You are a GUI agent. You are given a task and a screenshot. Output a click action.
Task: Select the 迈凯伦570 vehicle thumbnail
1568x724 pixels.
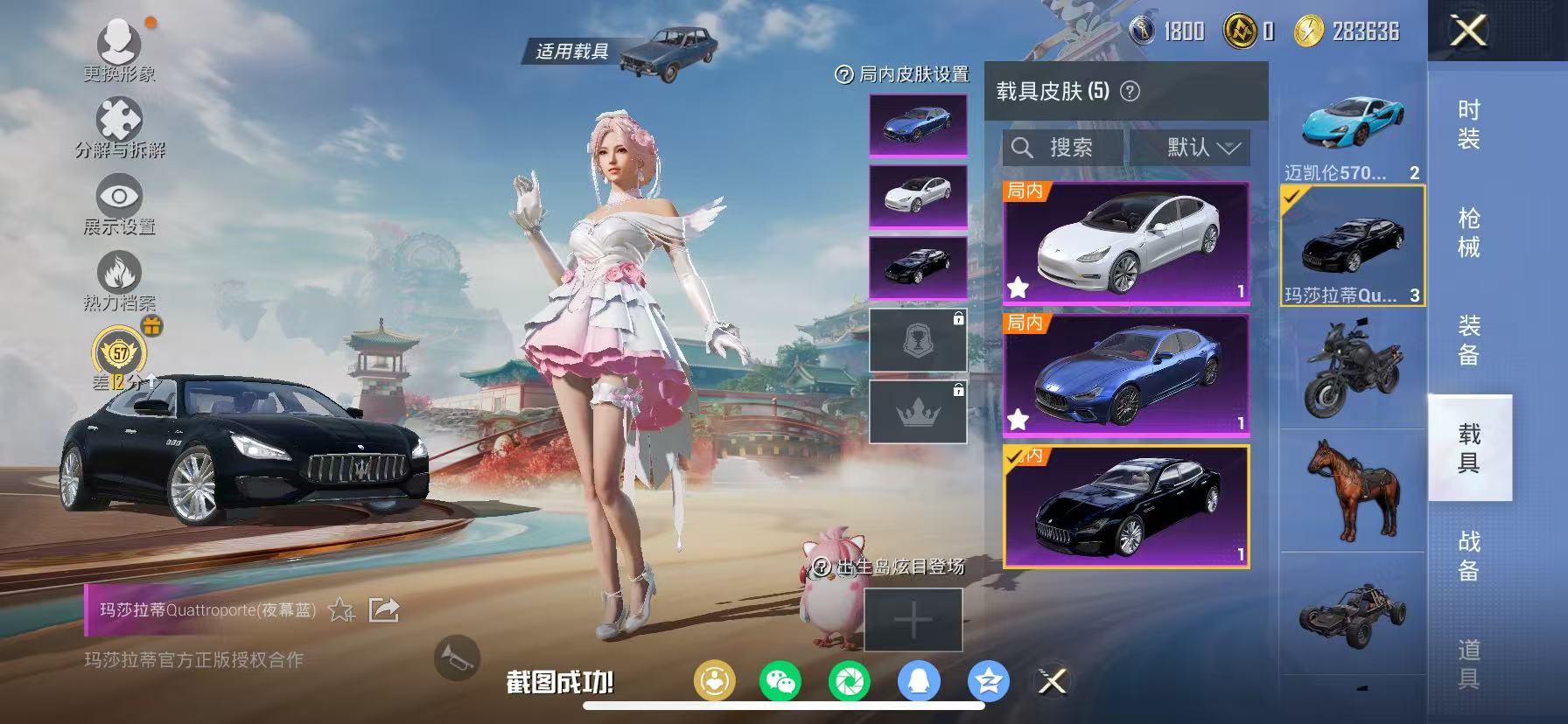1350,127
